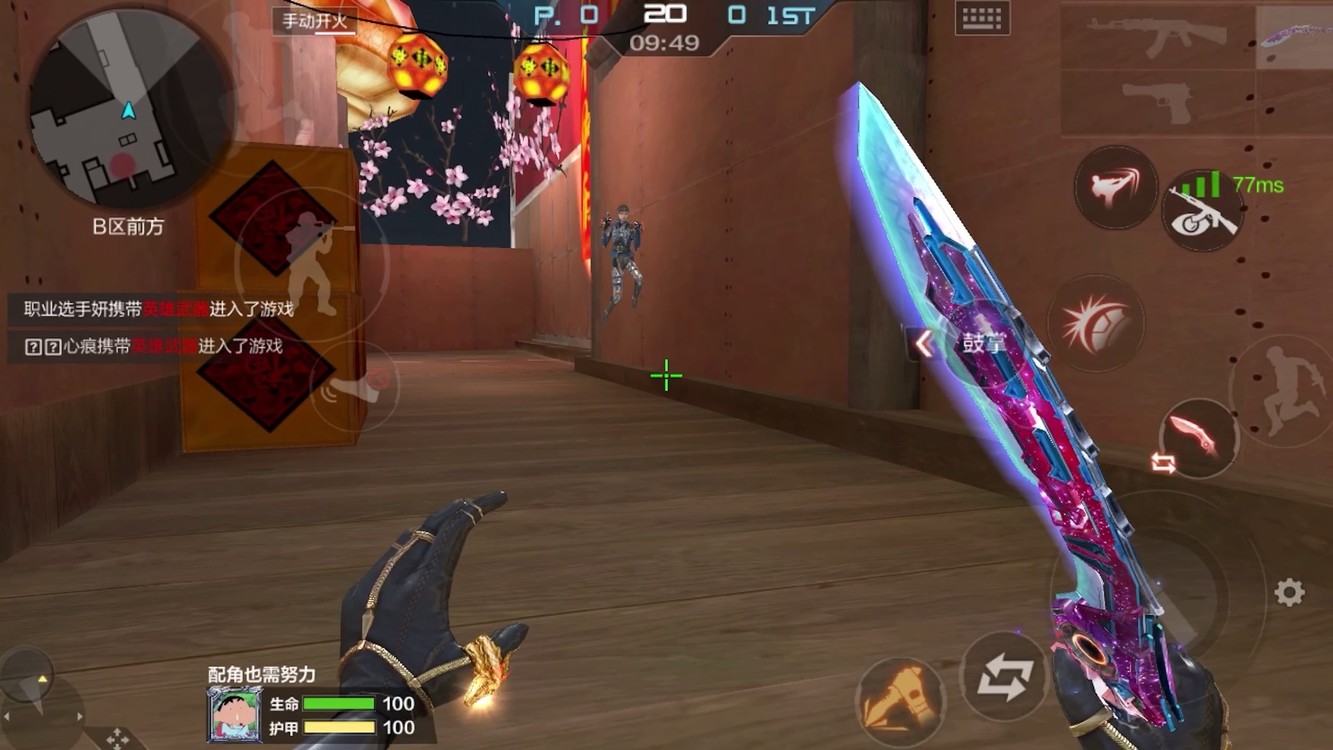Viewport: 1333px width, 750px height.
Task: Activate the kick attack button
Action: [1115, 186]
